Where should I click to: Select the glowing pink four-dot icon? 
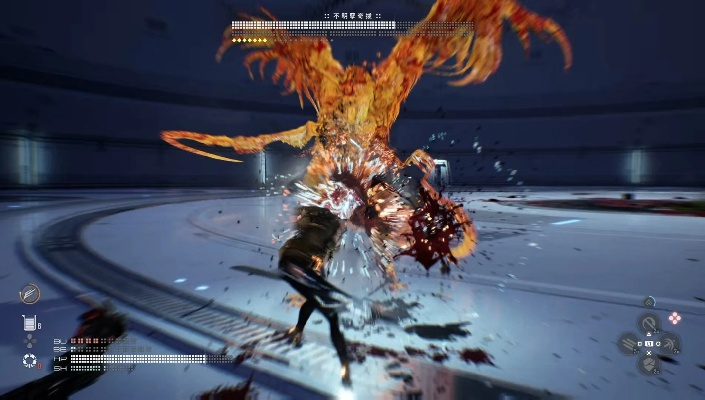(675, 318)
